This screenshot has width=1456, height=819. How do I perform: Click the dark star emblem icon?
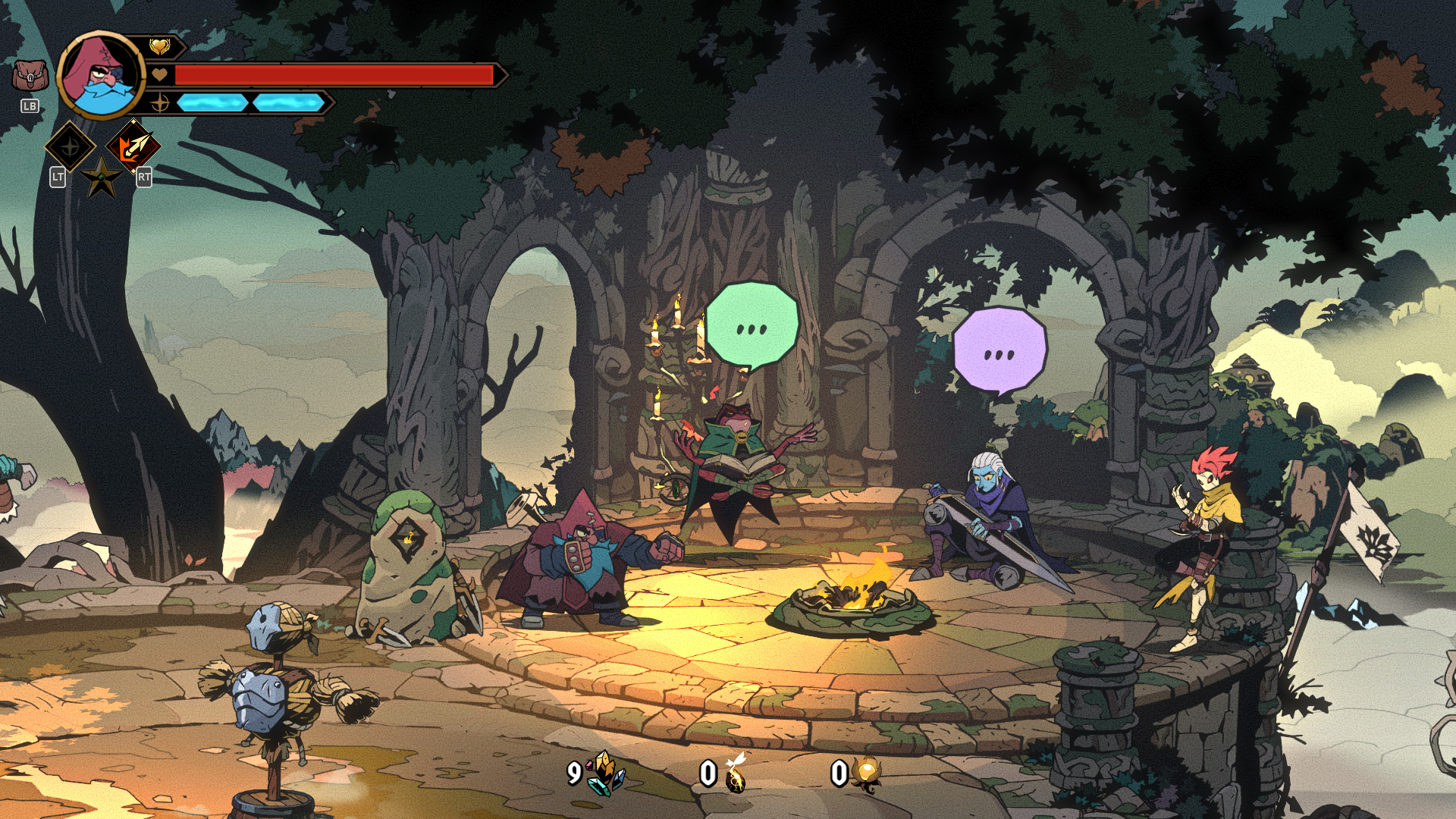(x=102, y=178)
